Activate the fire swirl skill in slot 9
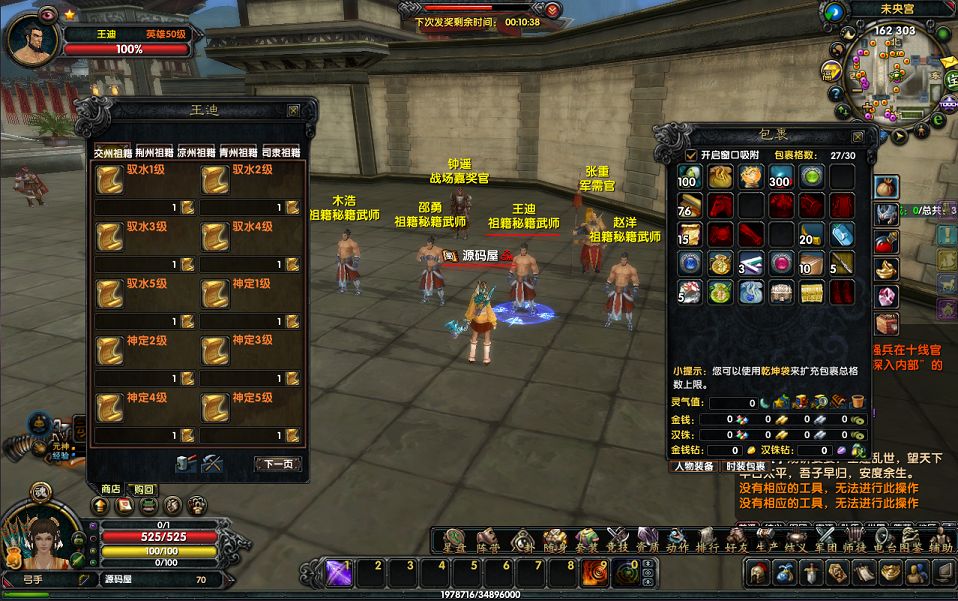 tap(596, 573)
